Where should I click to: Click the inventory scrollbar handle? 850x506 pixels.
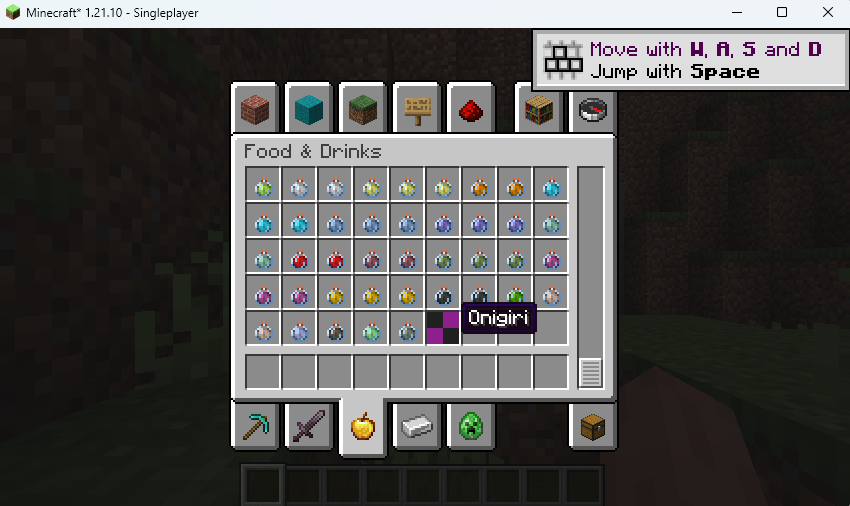pos(590,373)
